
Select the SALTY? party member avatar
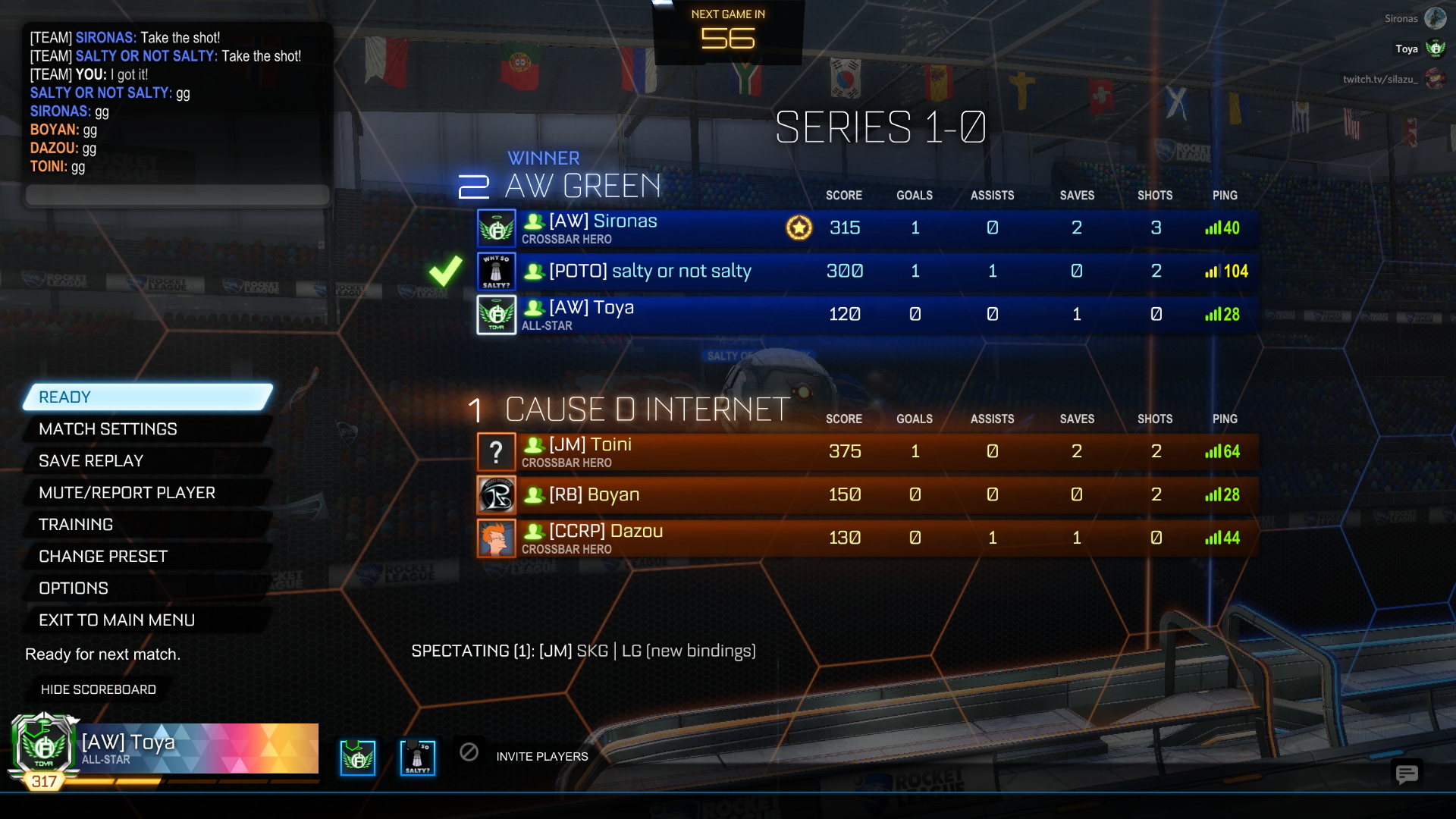tap(418, 758)
